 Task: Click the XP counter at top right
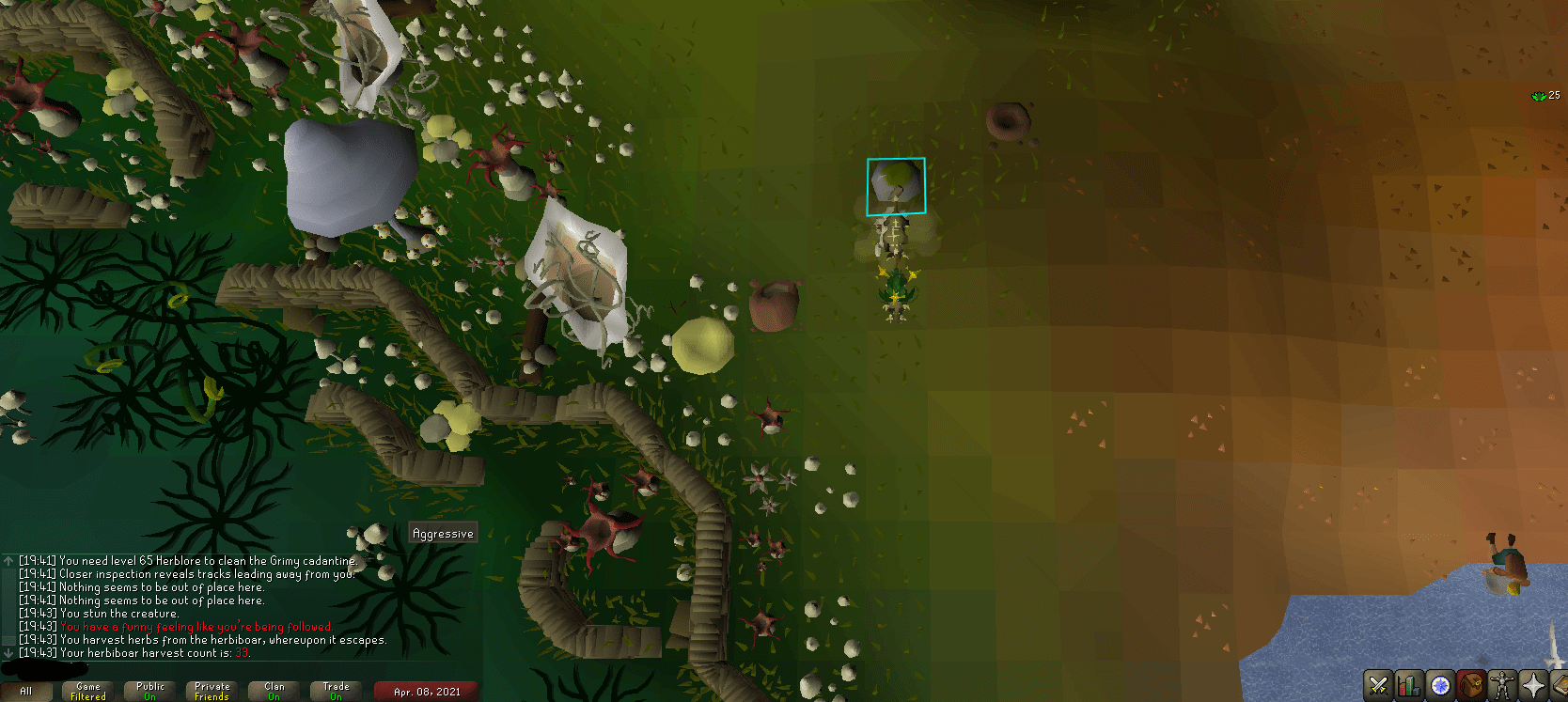(1546, 97)
